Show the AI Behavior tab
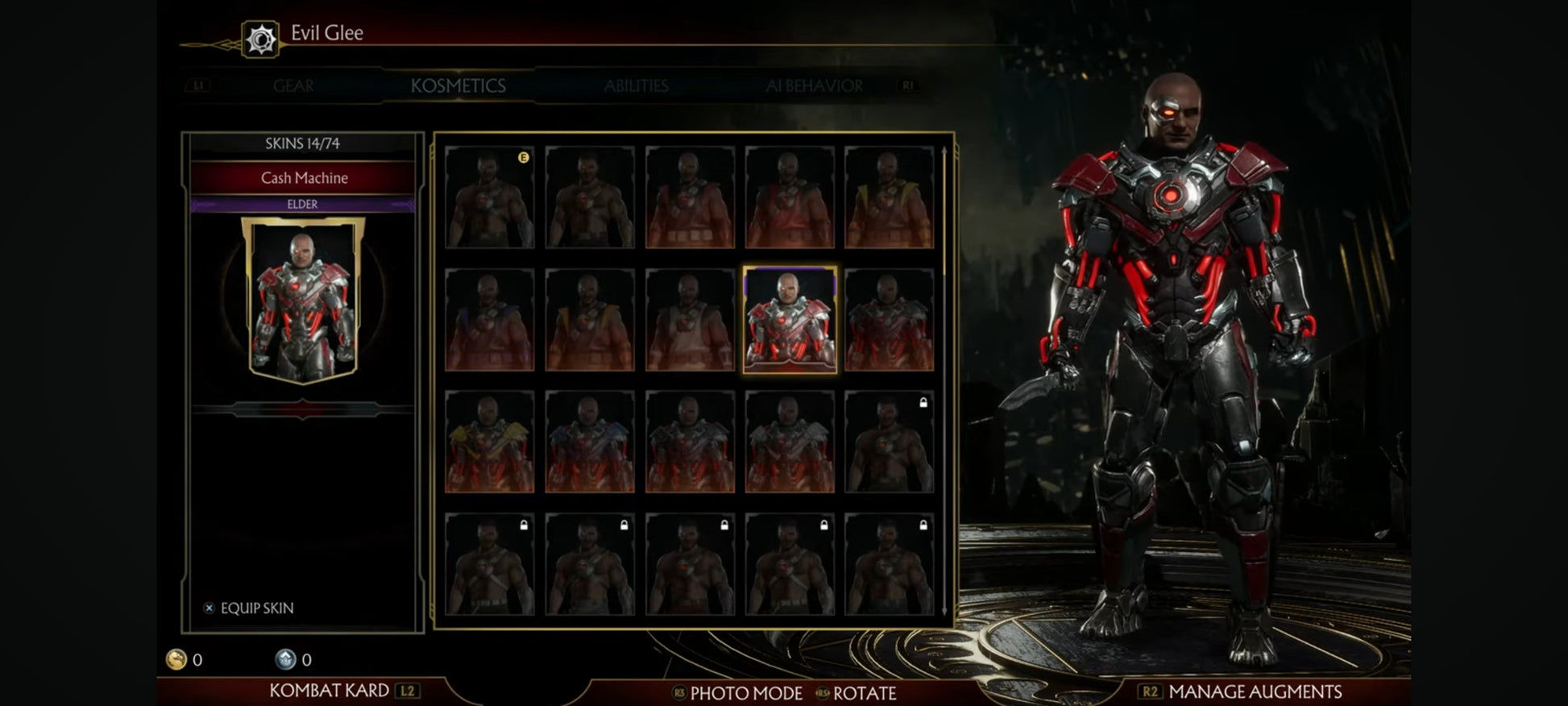 814,86
